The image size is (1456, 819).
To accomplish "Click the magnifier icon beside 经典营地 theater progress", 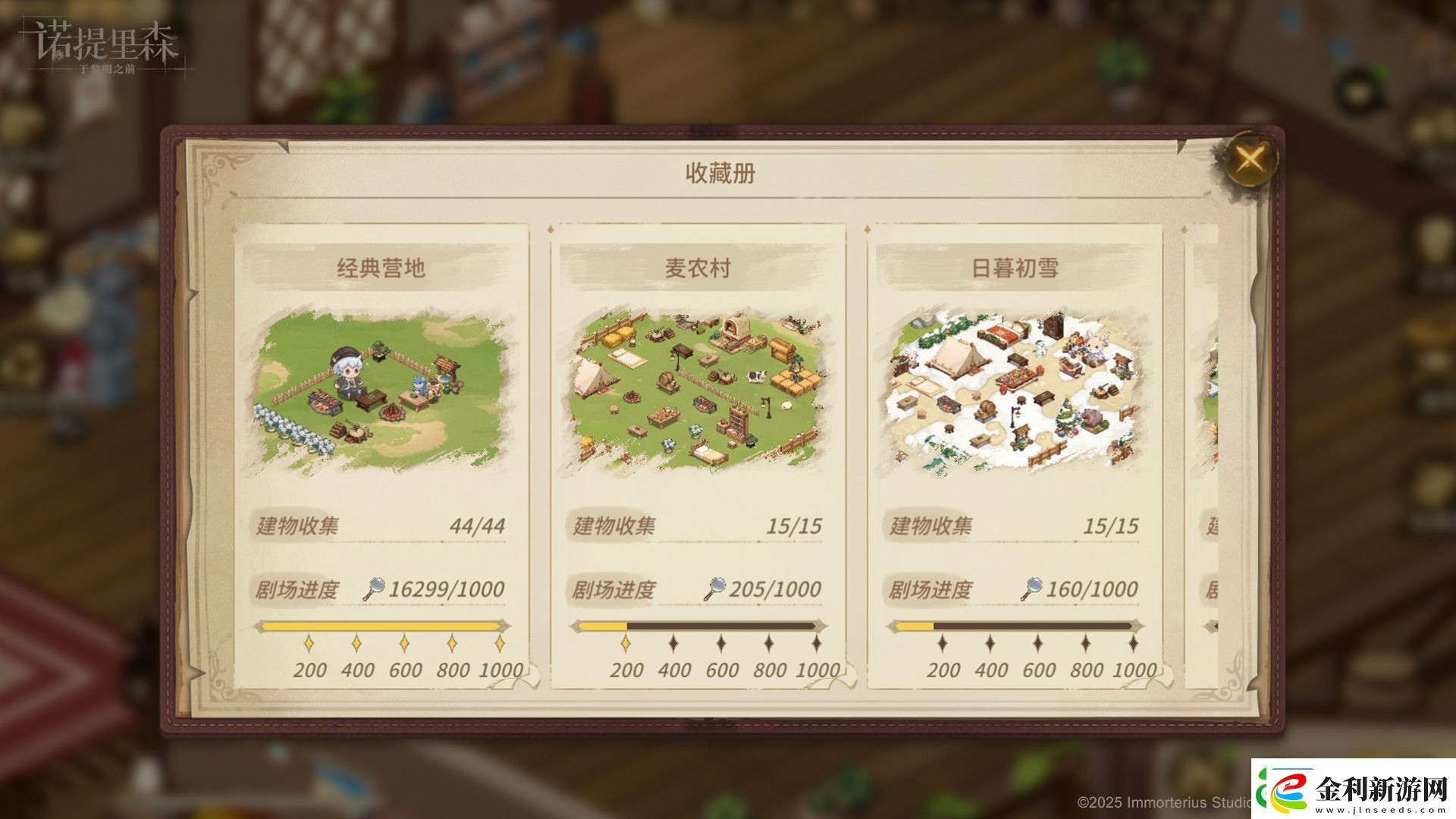I will pyautogui.click(x=375, y=587).
